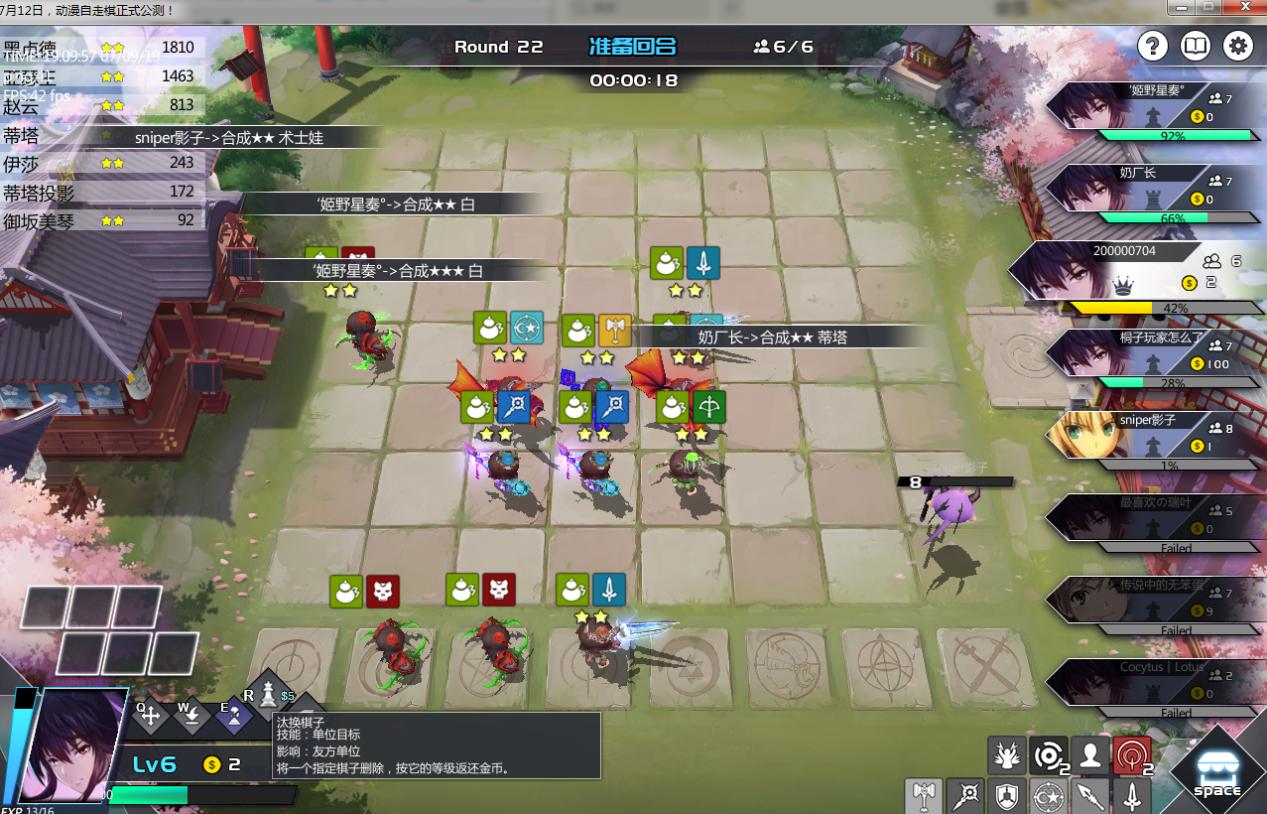Close the game window
Image resolution: width=1267 pixels, height=814 pixels.
[x=1246, y=8]
